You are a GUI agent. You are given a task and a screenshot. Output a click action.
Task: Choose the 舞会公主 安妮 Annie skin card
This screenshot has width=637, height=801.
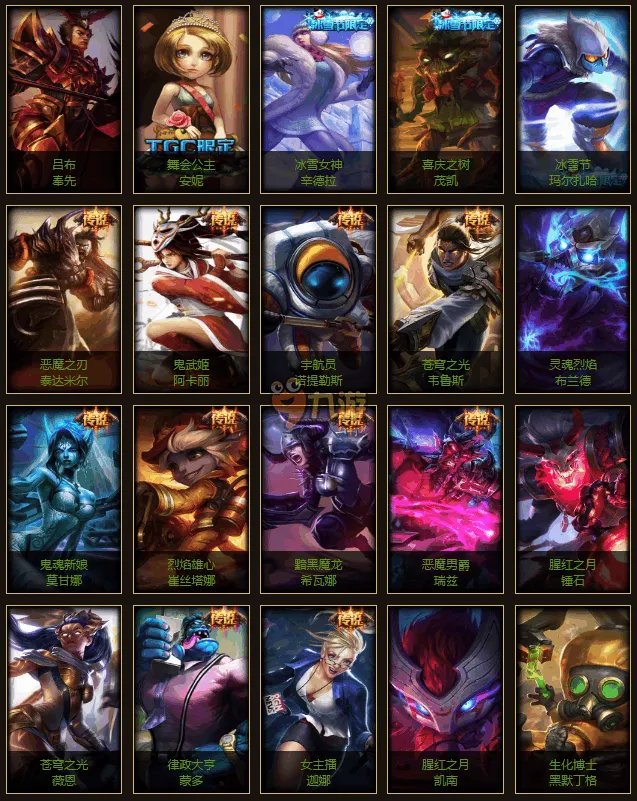pyautogui.click(x=191, y=98)
